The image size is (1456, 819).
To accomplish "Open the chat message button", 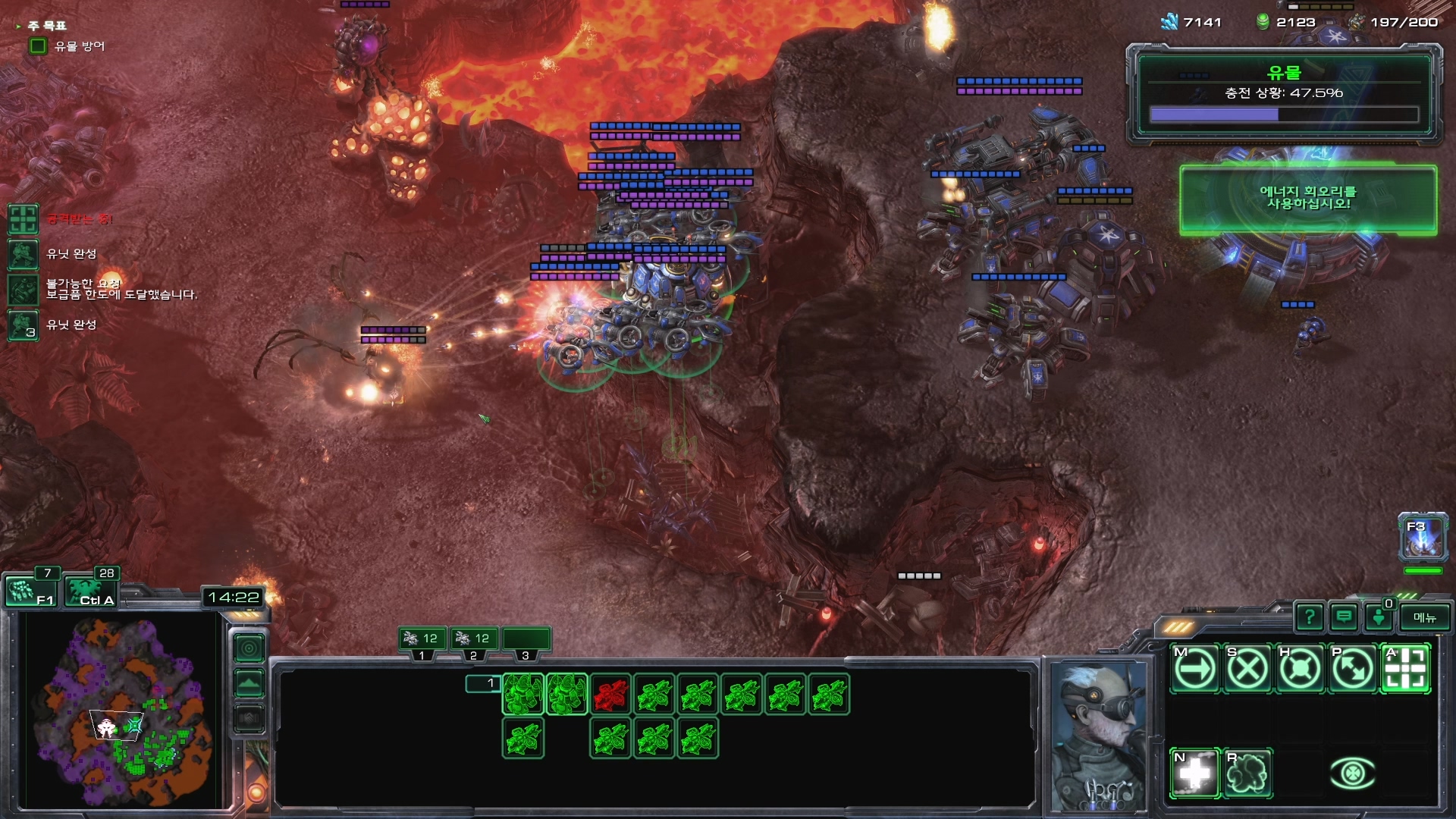I will [x=1344, y=618].
